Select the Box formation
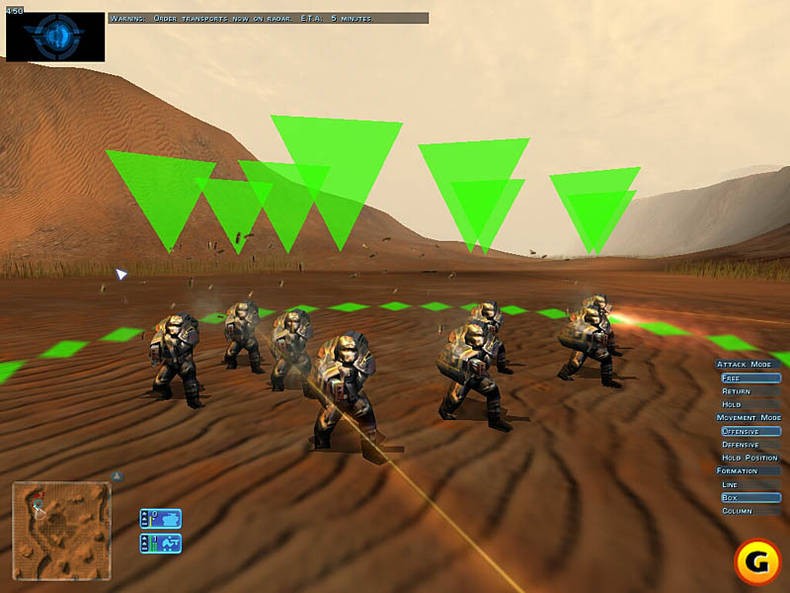This screenshot has width=790, height=593. (x=749, y=497)
